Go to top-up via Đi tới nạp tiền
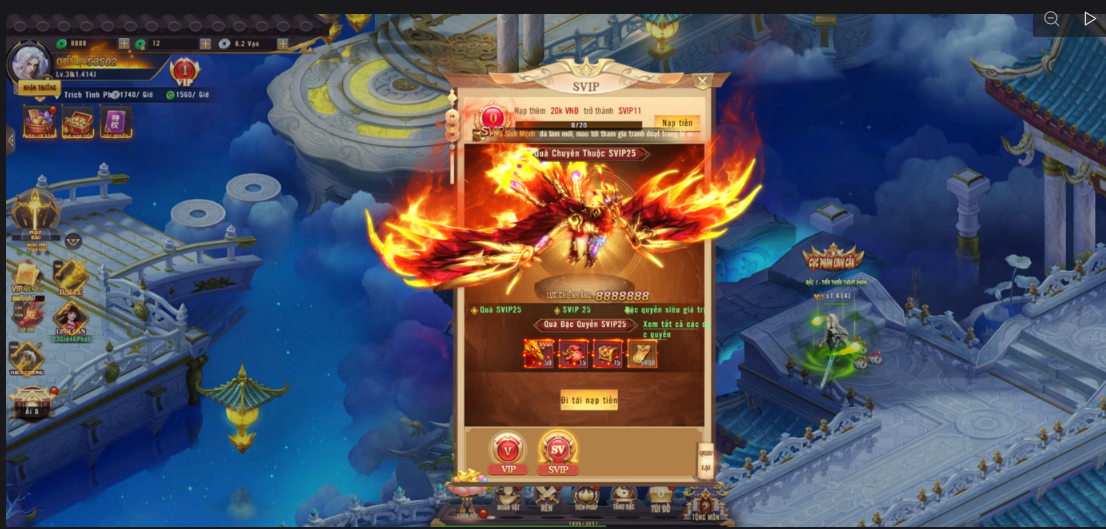Image resolution: width=1106 pixels, height=529 pixels. 588,400
